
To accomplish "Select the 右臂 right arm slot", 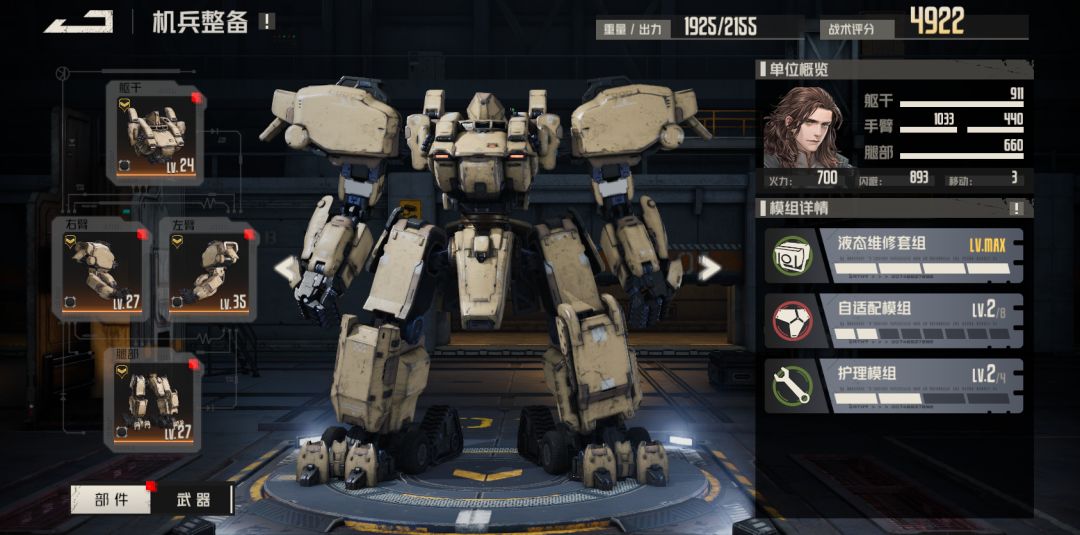I will point(101,270).
